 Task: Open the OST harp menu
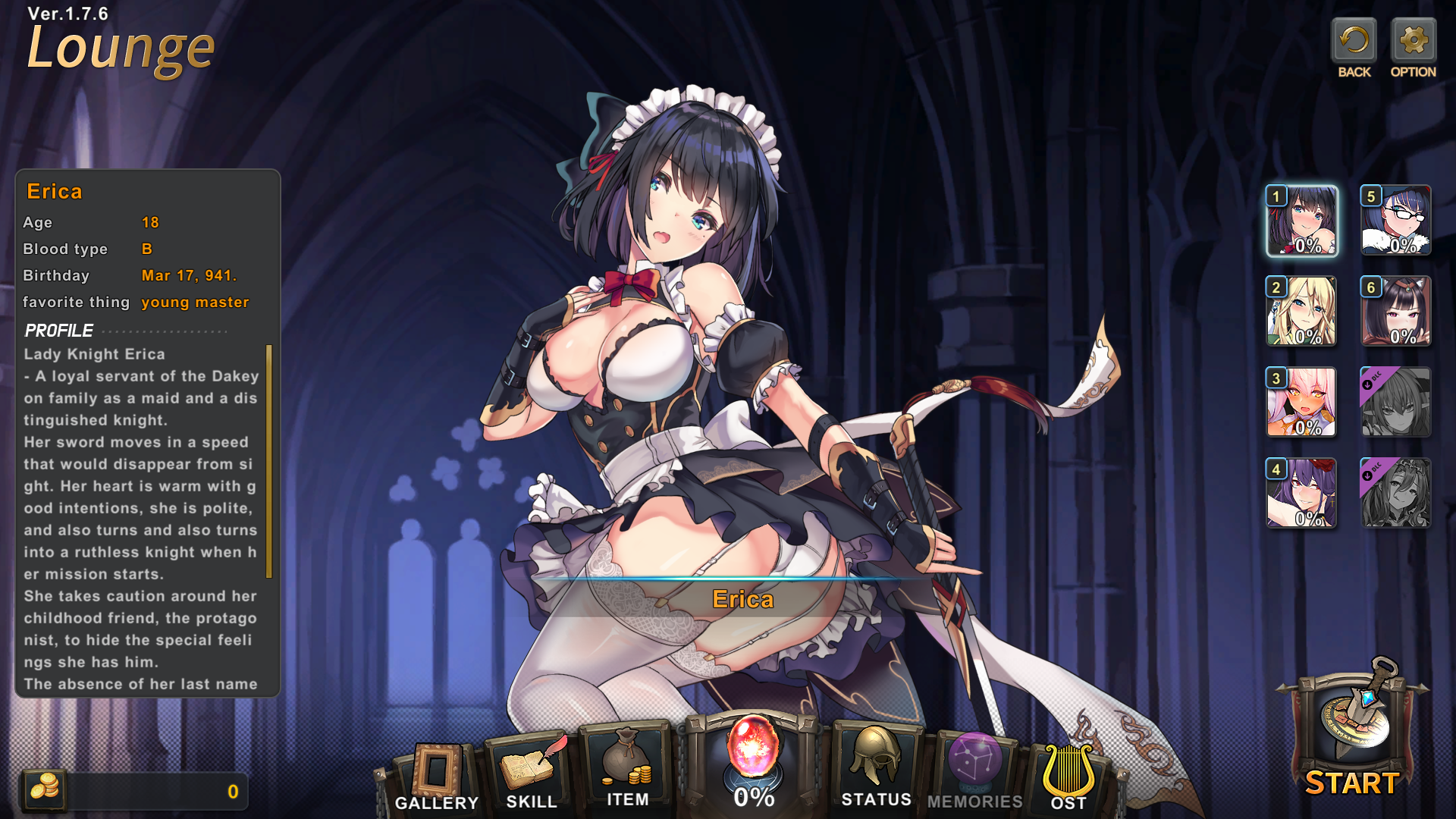[1068, 775]
